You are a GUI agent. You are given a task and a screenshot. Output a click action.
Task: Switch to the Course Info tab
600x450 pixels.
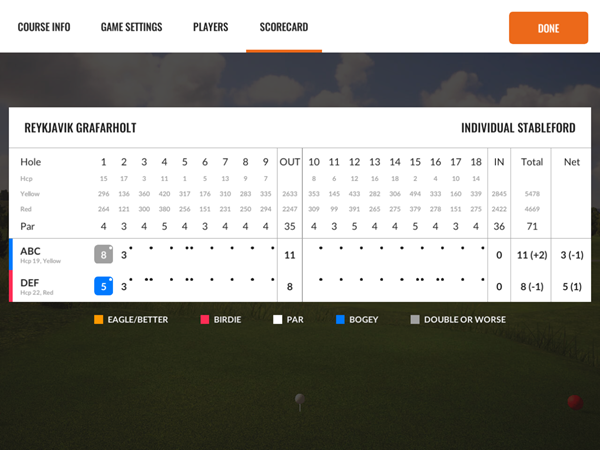click(42, 27)
